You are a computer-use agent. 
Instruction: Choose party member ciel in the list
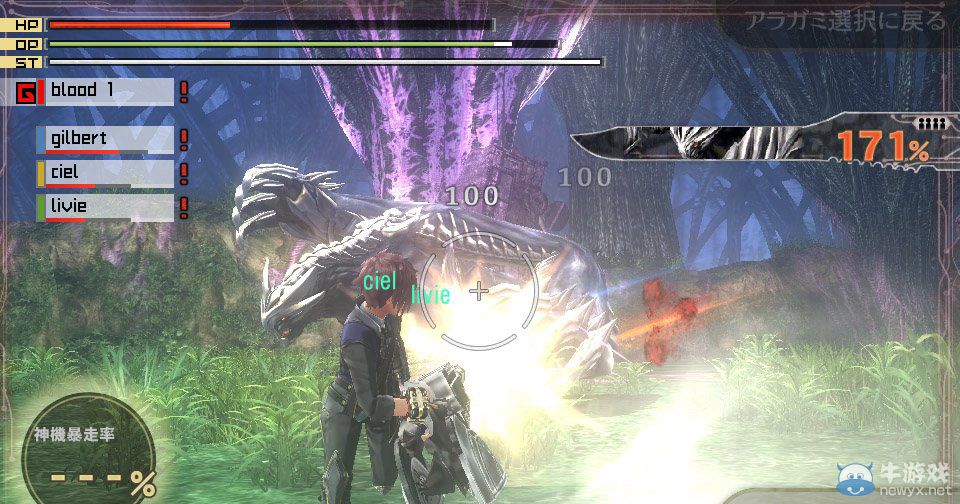[108, 173]
